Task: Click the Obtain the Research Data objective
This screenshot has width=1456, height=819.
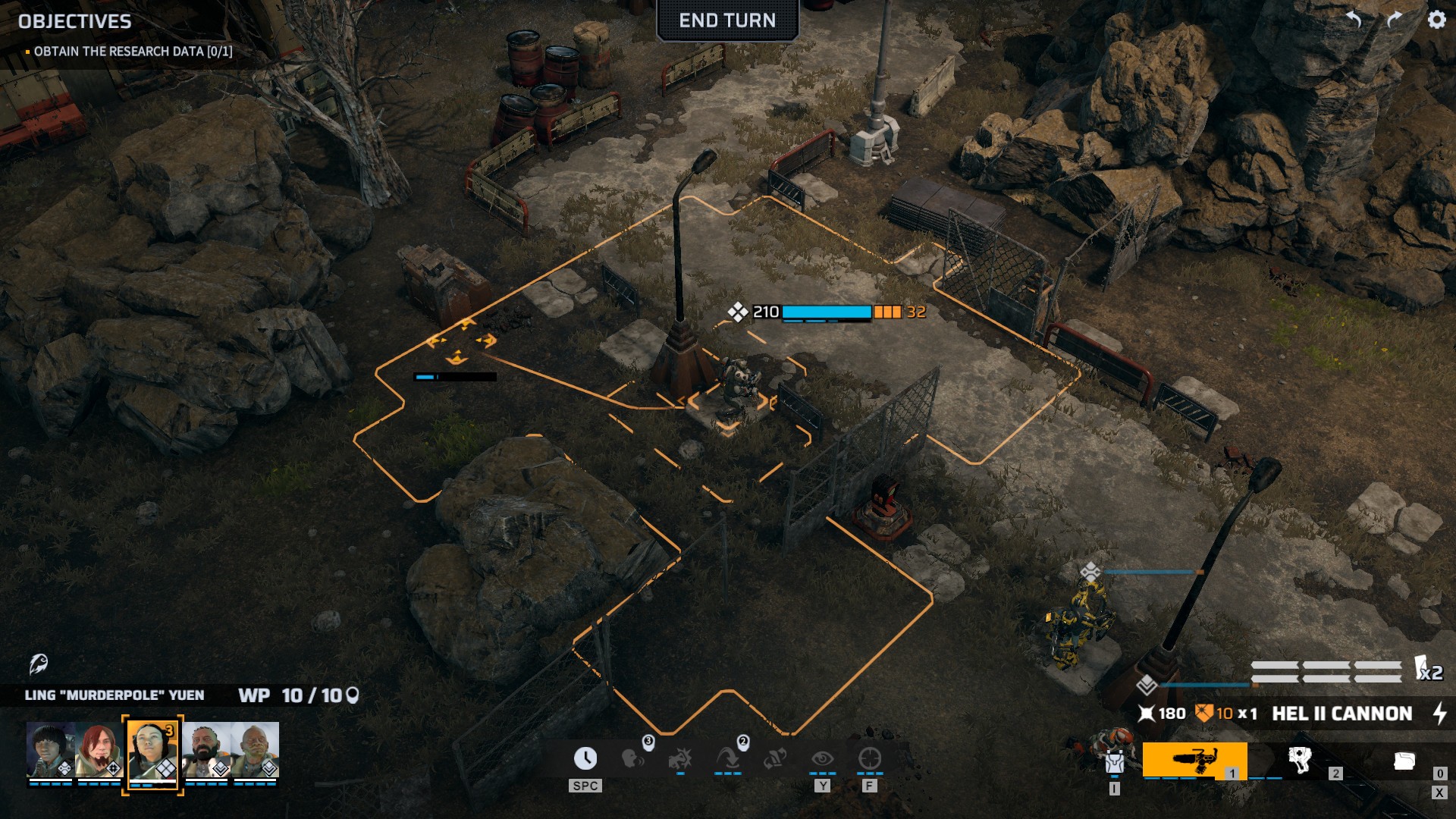Action: click(x=133, y=52)
